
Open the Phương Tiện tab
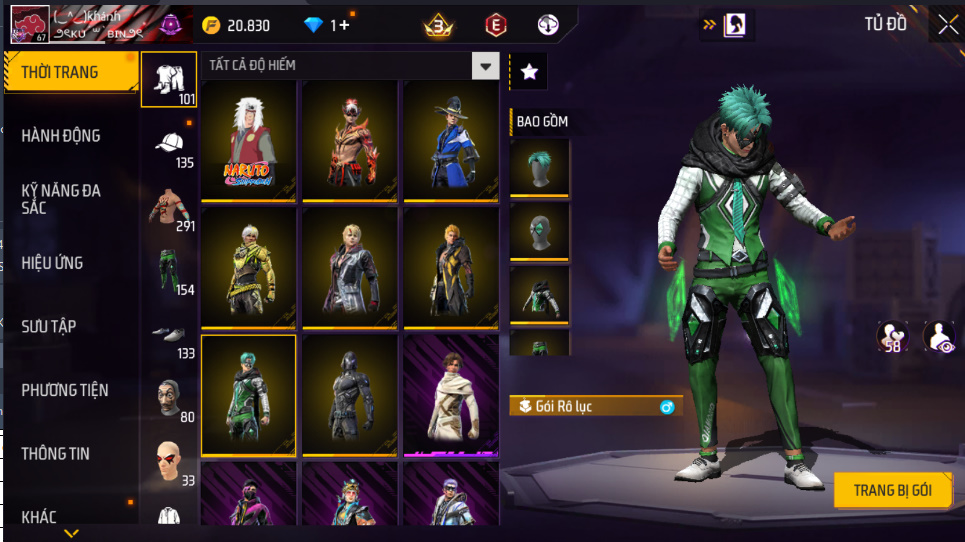pyautogui.click(x=66, y=390)
